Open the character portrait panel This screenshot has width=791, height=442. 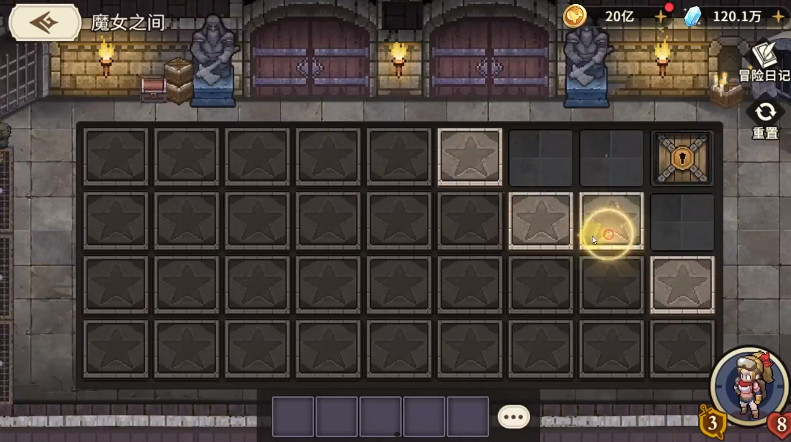pos(745,386)
